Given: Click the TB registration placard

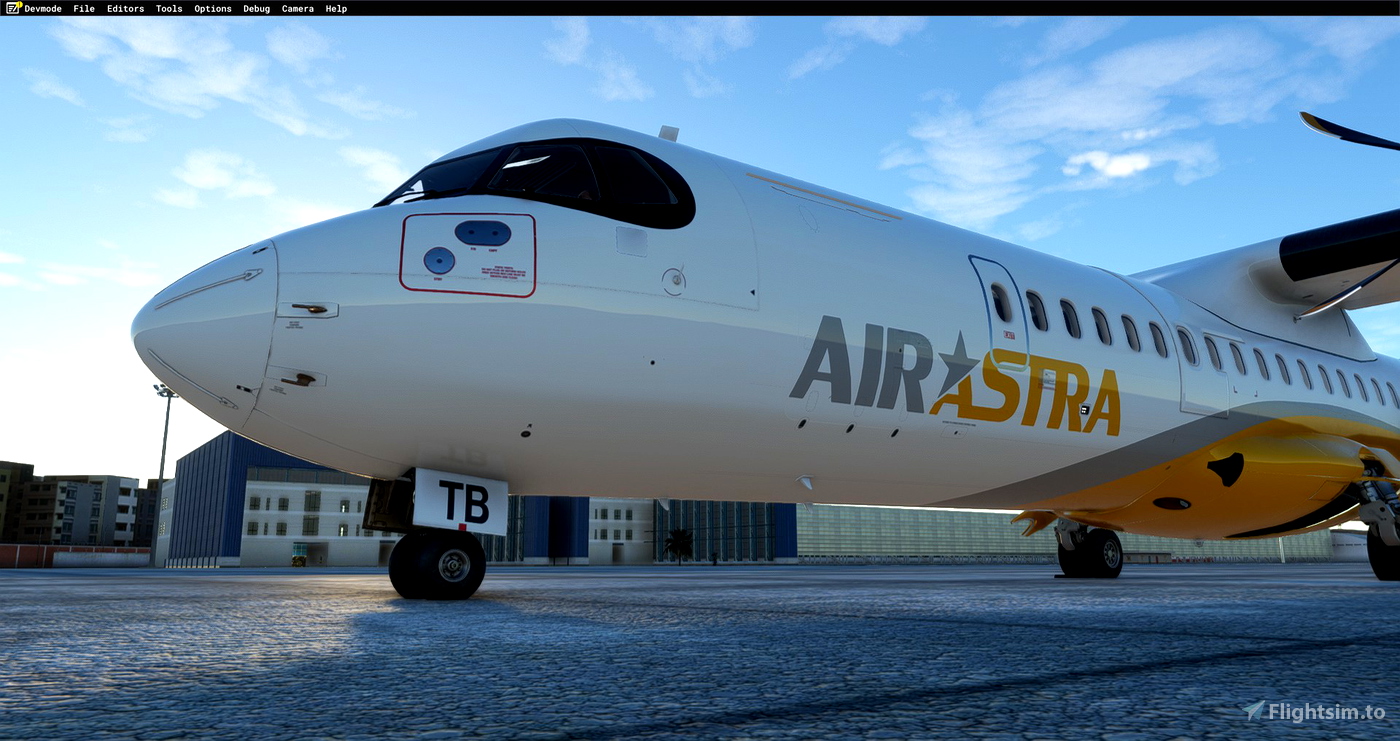Looking at the screenshot, I should click(462, 500).
